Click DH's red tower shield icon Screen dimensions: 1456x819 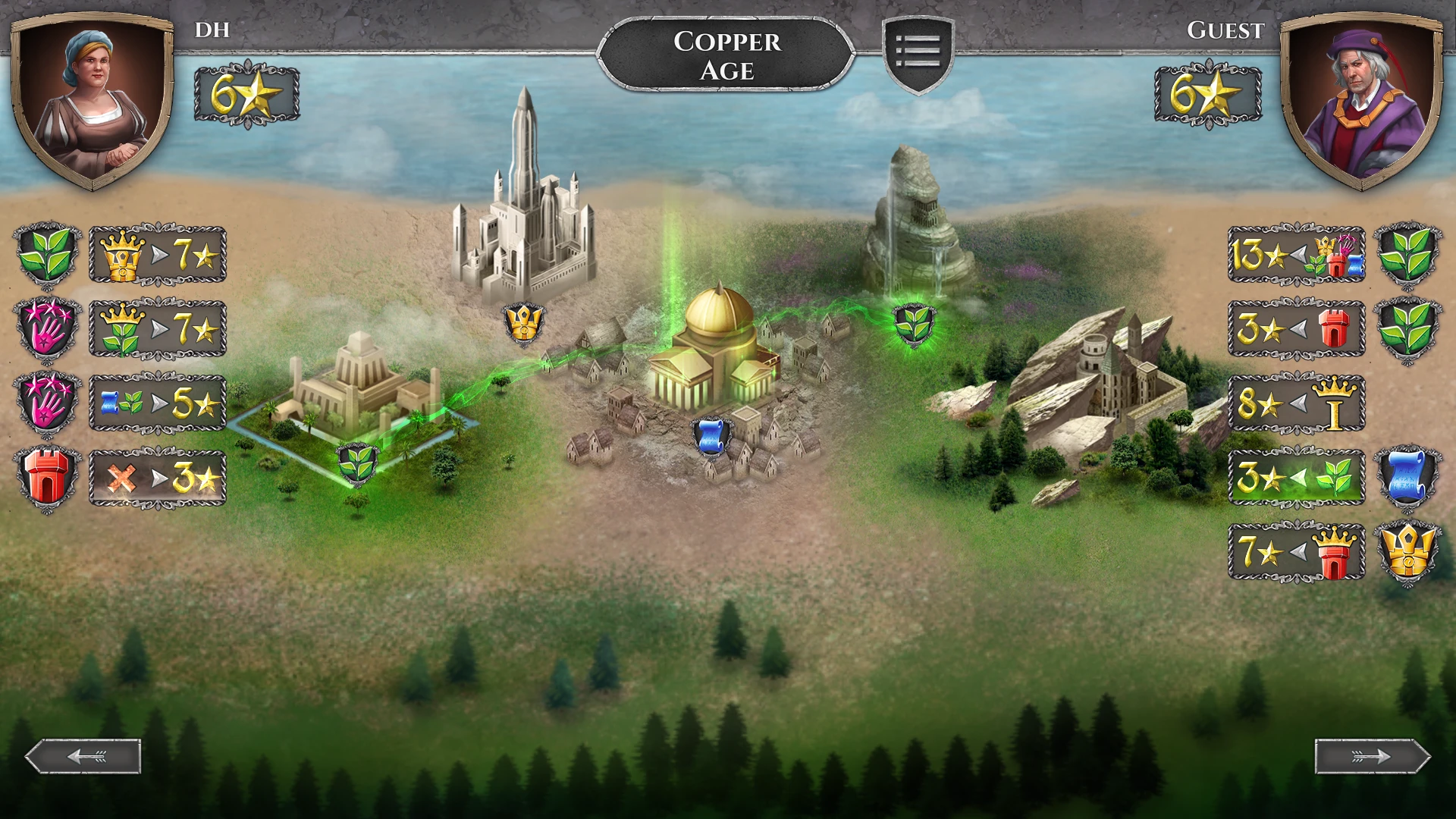click(47, 478)
